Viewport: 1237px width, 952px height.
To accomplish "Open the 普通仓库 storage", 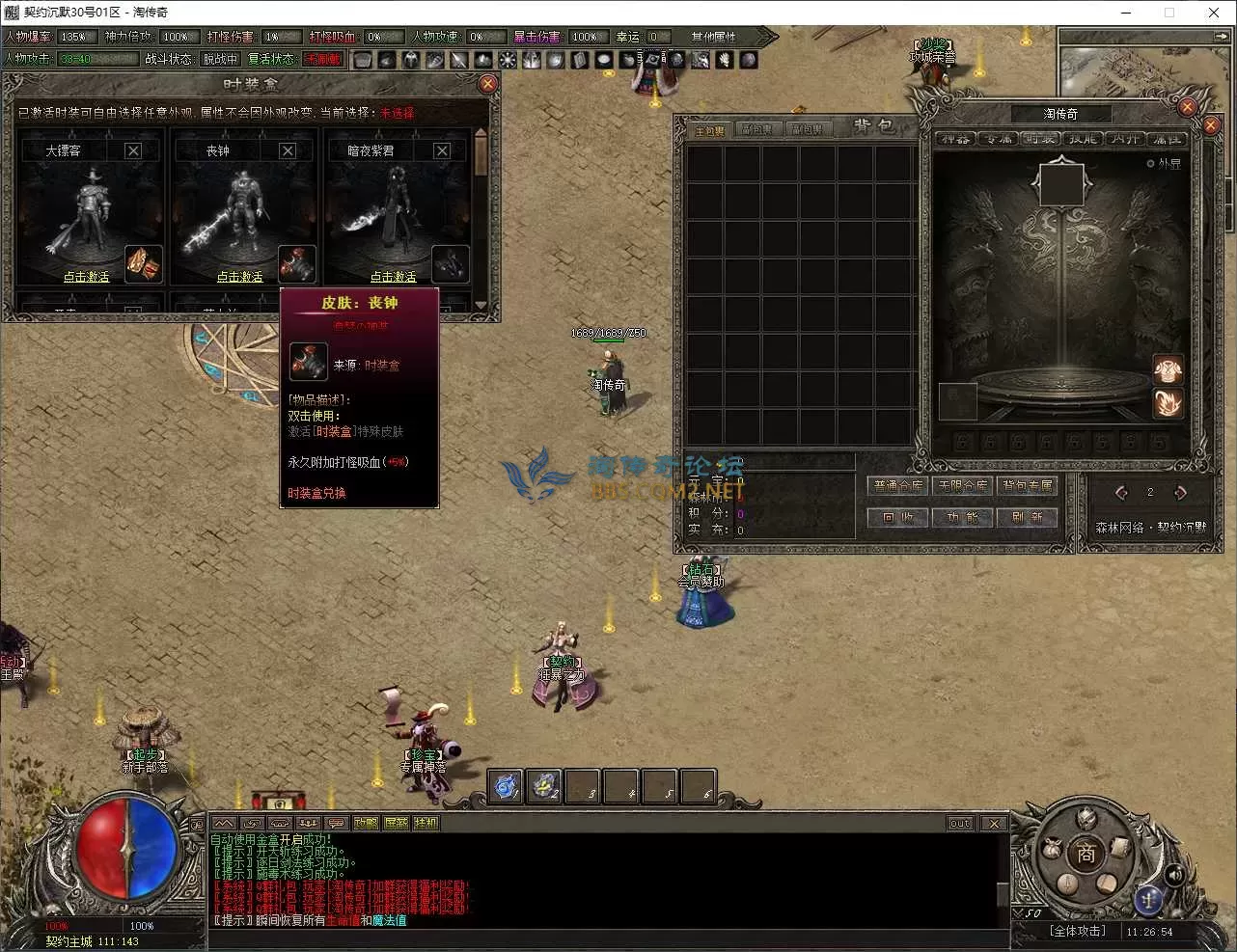I will click(898, 486).
